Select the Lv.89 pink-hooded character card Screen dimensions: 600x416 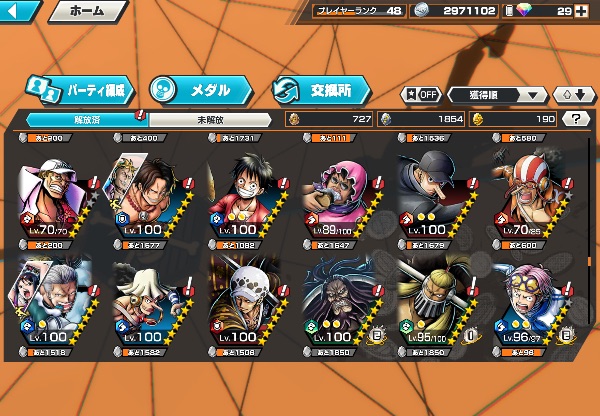pos(340,191)
